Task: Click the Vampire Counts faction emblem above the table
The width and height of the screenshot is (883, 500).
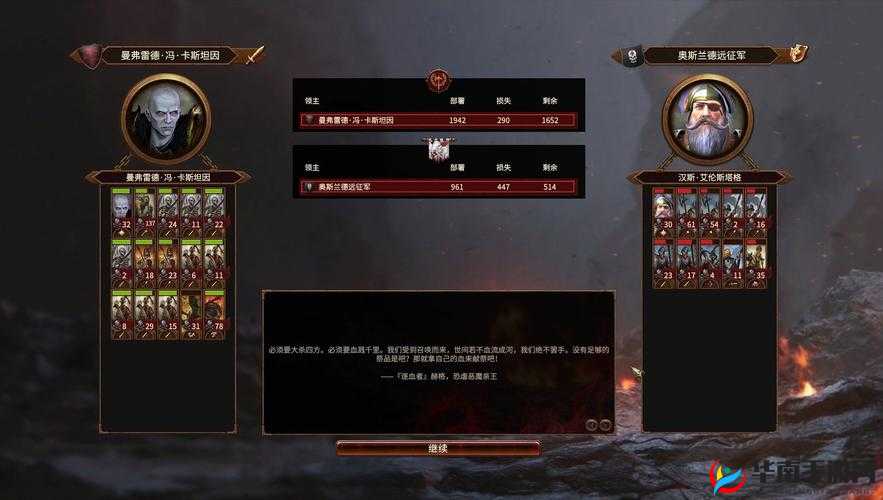Action: [x=438, y=78]
